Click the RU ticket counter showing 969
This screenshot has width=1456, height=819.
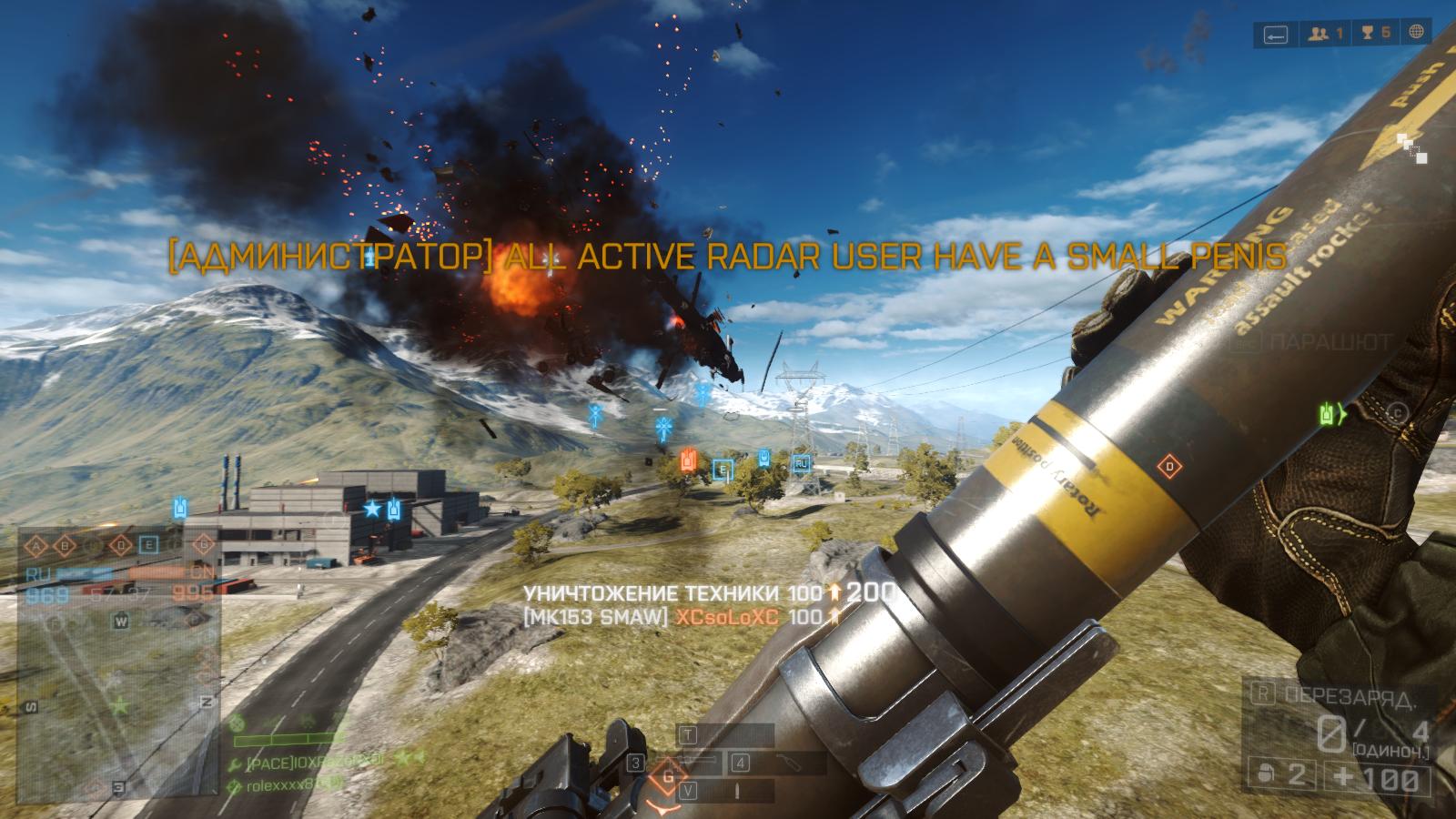tap(45, 594)
